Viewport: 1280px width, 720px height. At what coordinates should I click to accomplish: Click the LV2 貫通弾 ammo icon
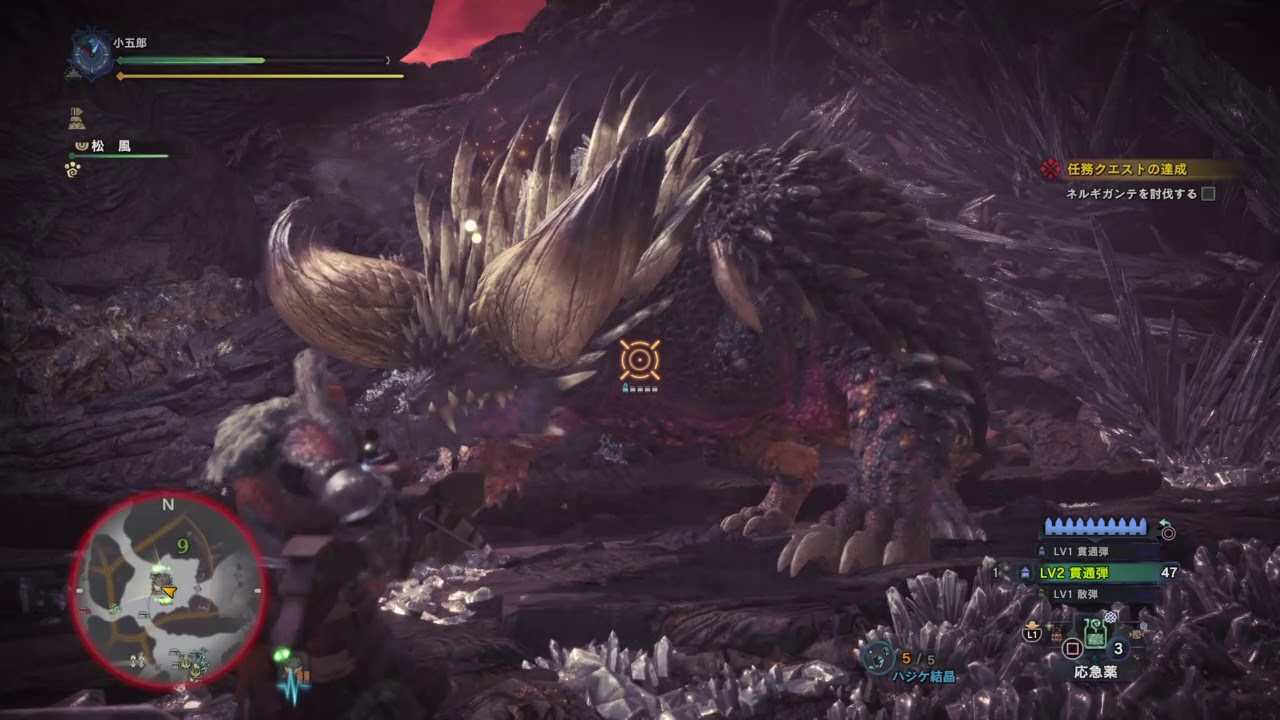coord(1027,572)
